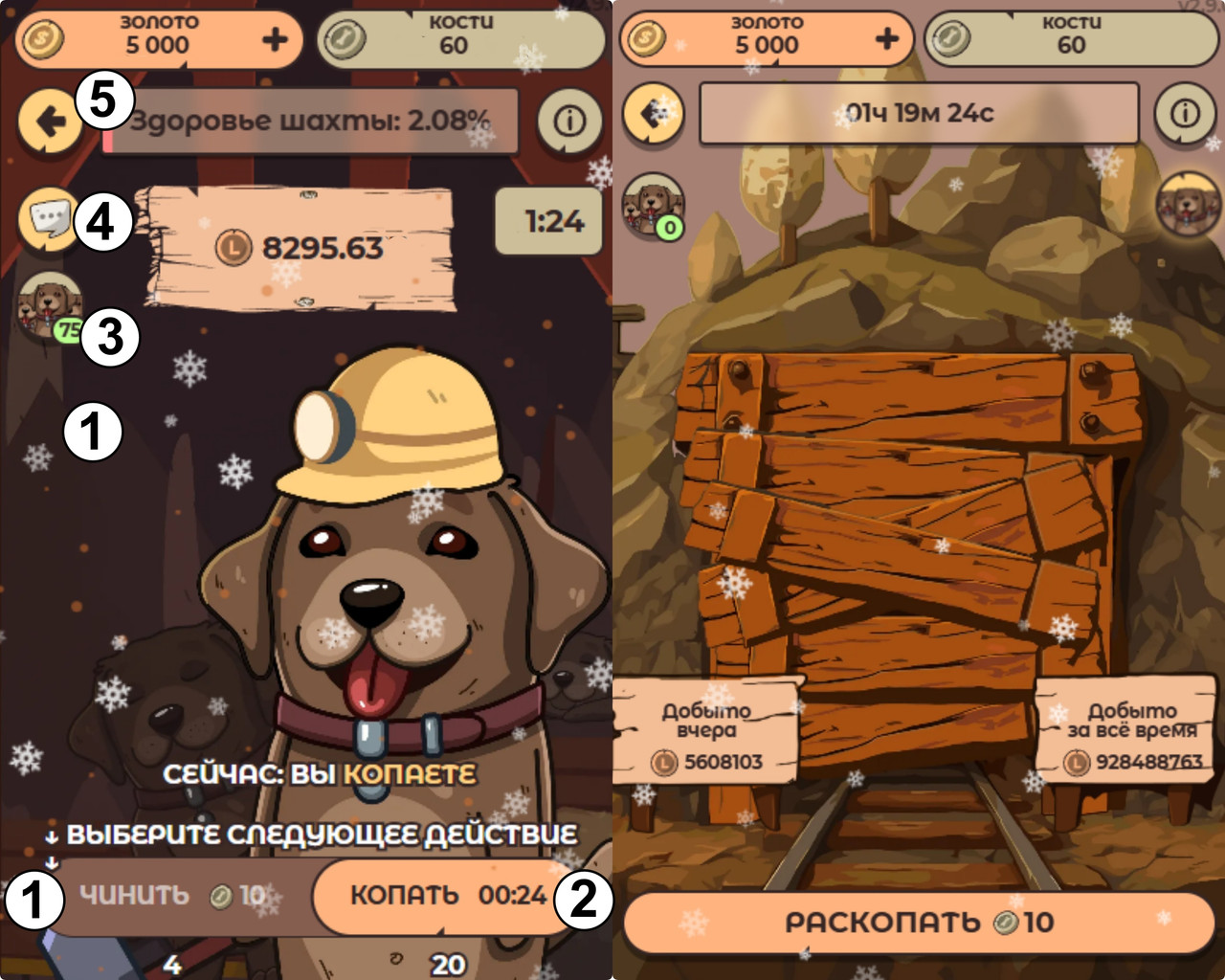Image resolution: width=1225 pixels, height=980 pixels.
Task: Open info button next to mine health bar
Action: coord(569,122)
